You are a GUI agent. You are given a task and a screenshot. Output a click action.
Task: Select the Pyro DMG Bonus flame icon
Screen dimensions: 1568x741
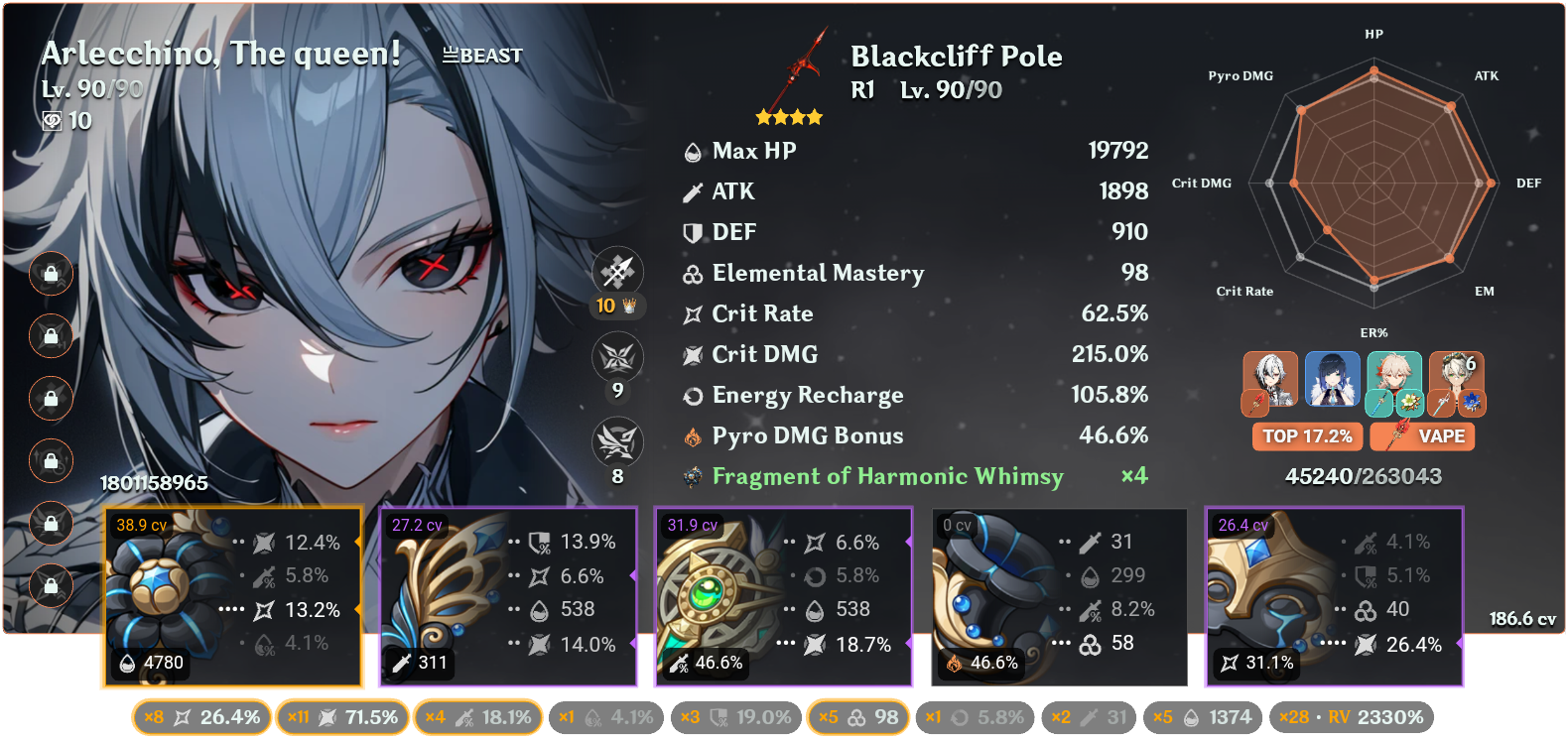tap(692, 435)
